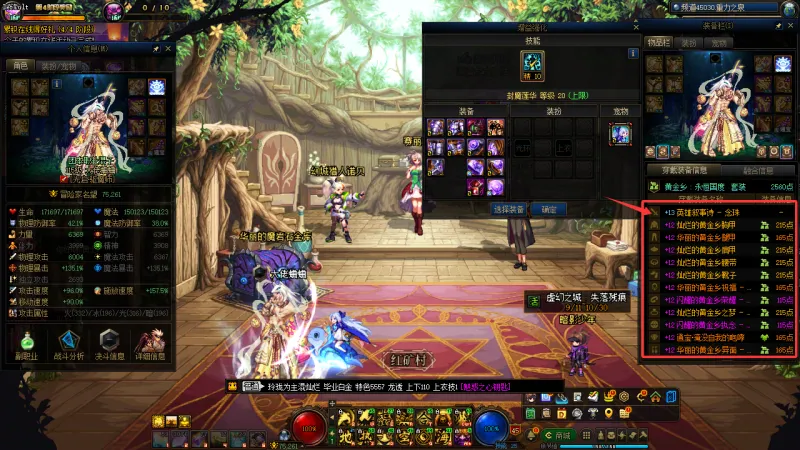
Task: Select the 英雄叙事诗·尘珠 equipment row
Action: click(720, 213)
